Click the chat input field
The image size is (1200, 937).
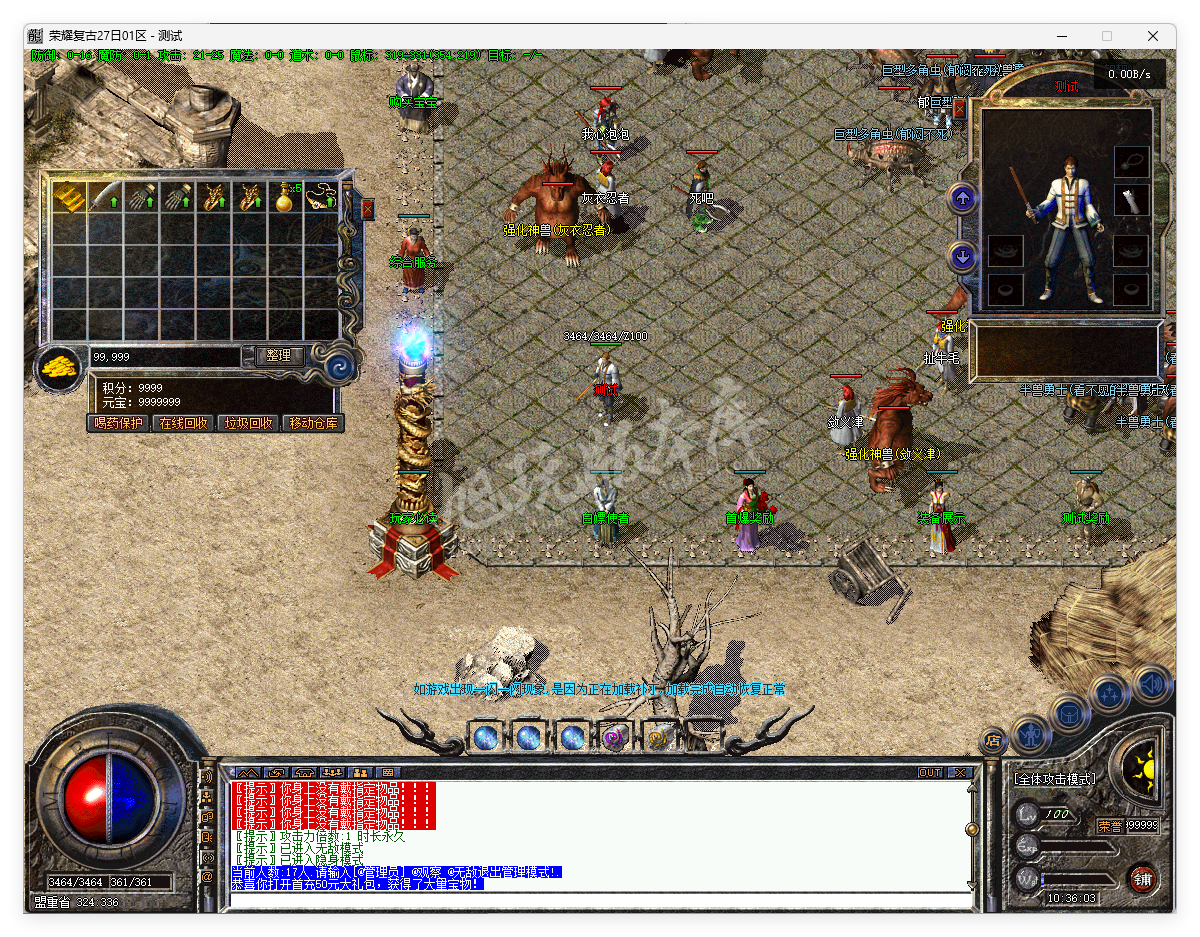tap(600, 900)
